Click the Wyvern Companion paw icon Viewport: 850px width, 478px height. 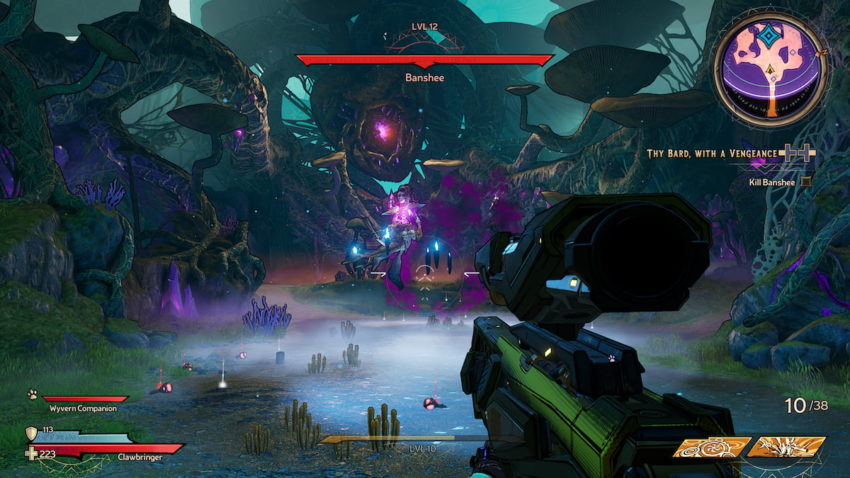click(x=33, y=394)
